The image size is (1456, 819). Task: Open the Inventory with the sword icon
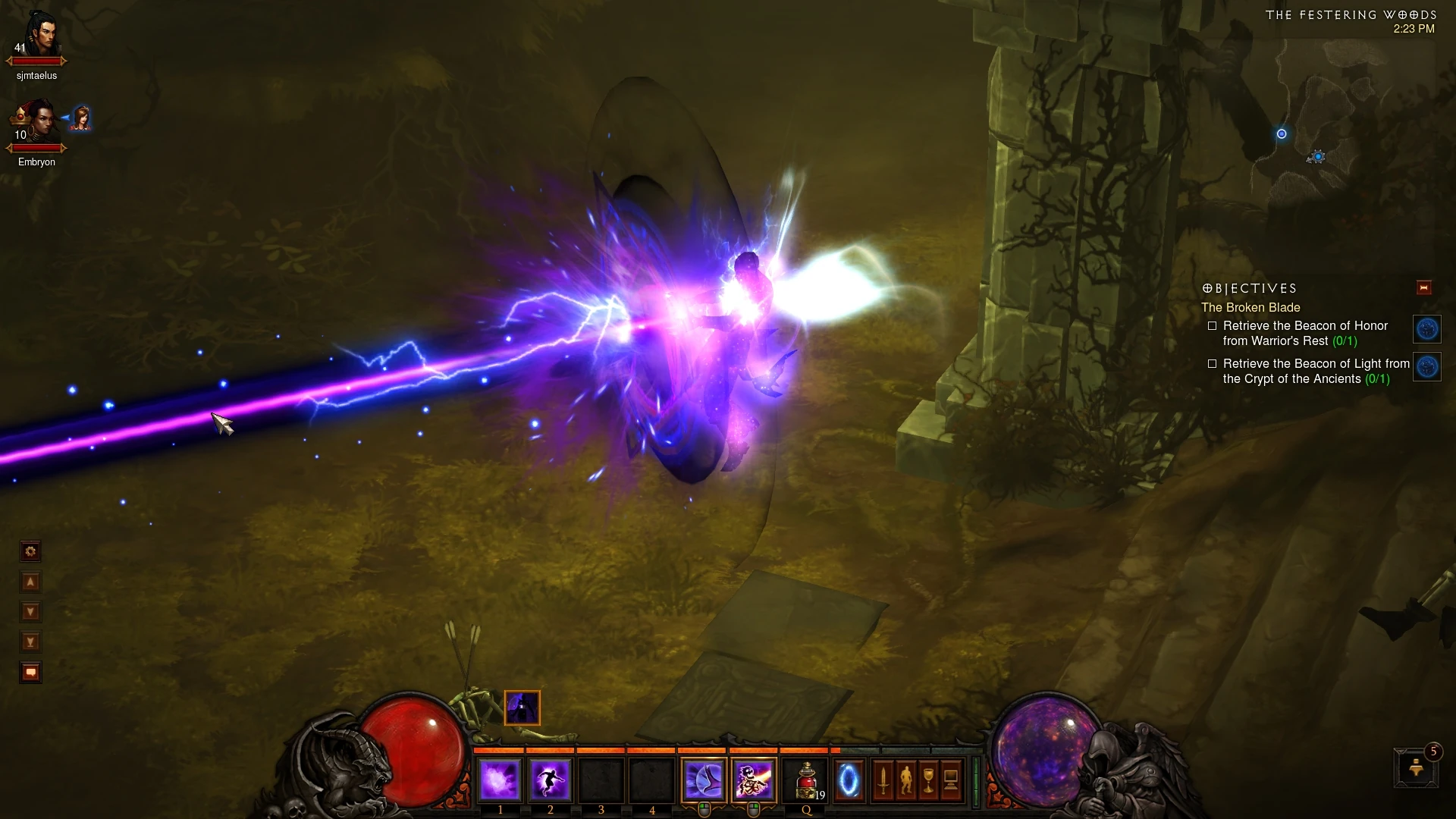click(x=883, y=780)
